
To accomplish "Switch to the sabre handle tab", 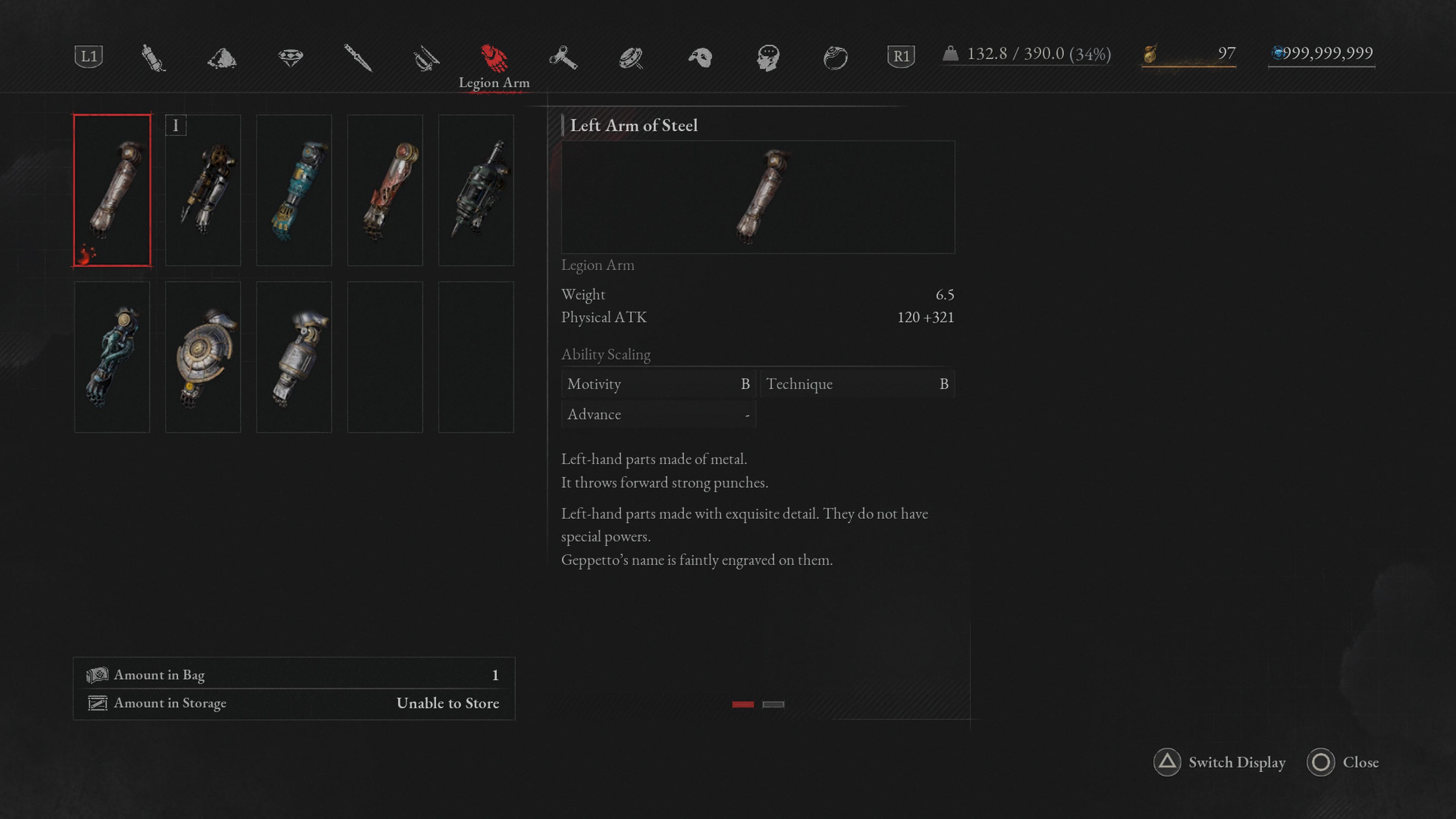I will 426,57.
